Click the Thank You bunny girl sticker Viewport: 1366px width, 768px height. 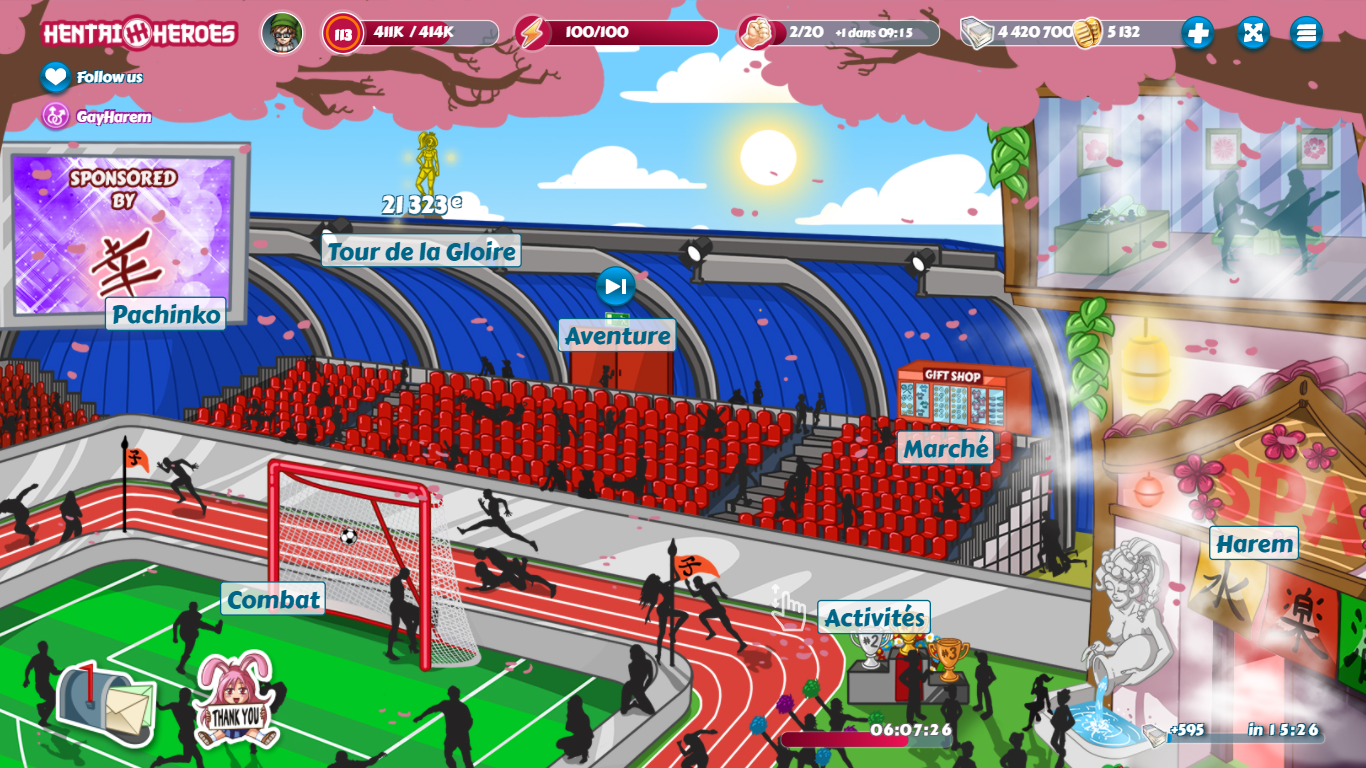[x=235, y=703]
